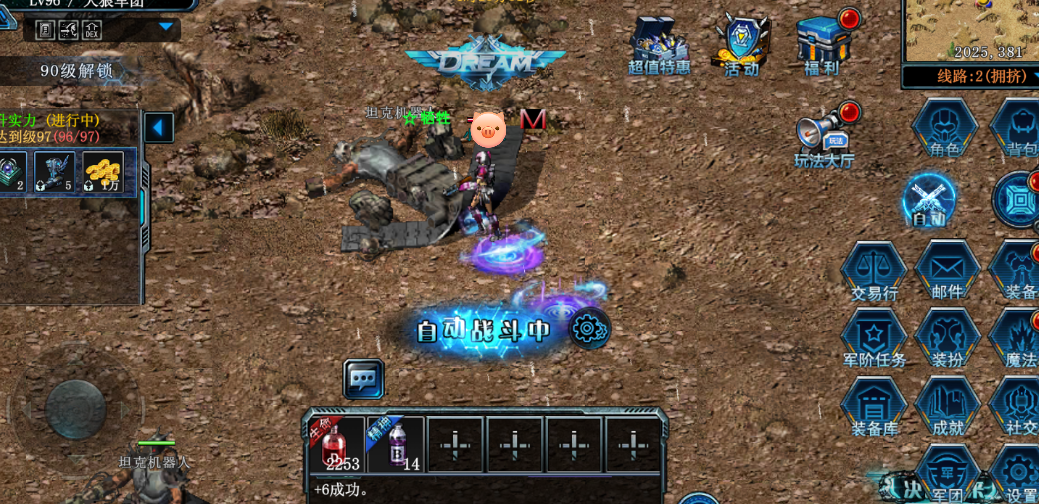The image size is (1039, 504).
Task: Open the chat bubble button
Action: (364, 380)
